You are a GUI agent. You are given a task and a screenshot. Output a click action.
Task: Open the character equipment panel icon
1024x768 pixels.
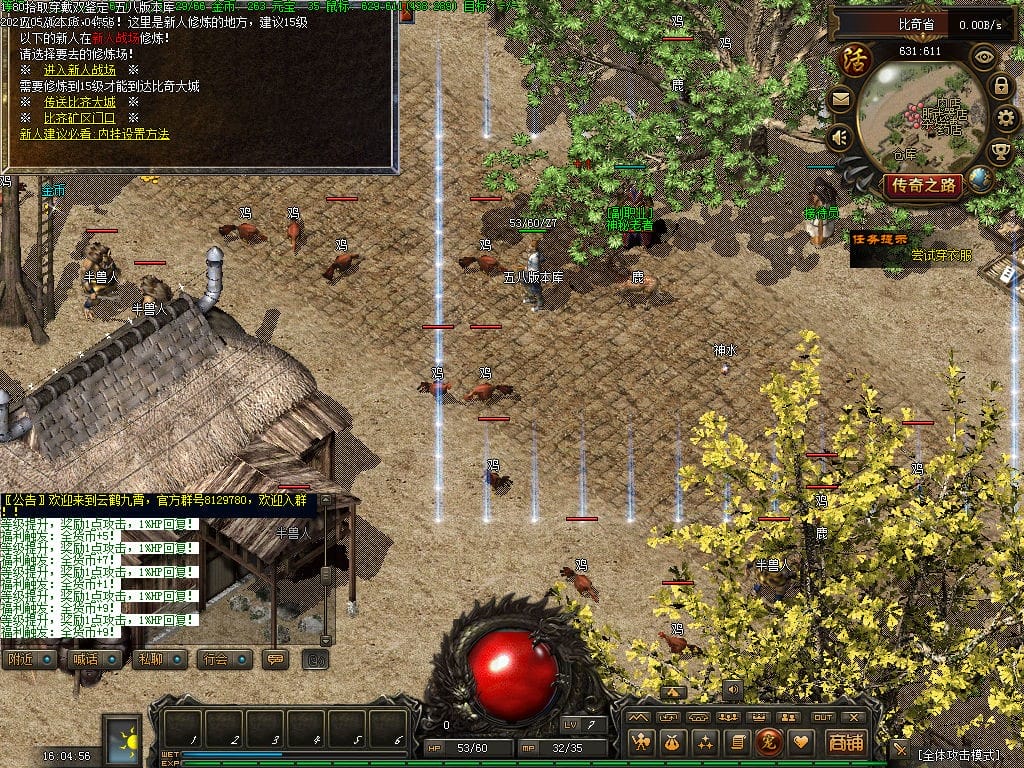641,742
